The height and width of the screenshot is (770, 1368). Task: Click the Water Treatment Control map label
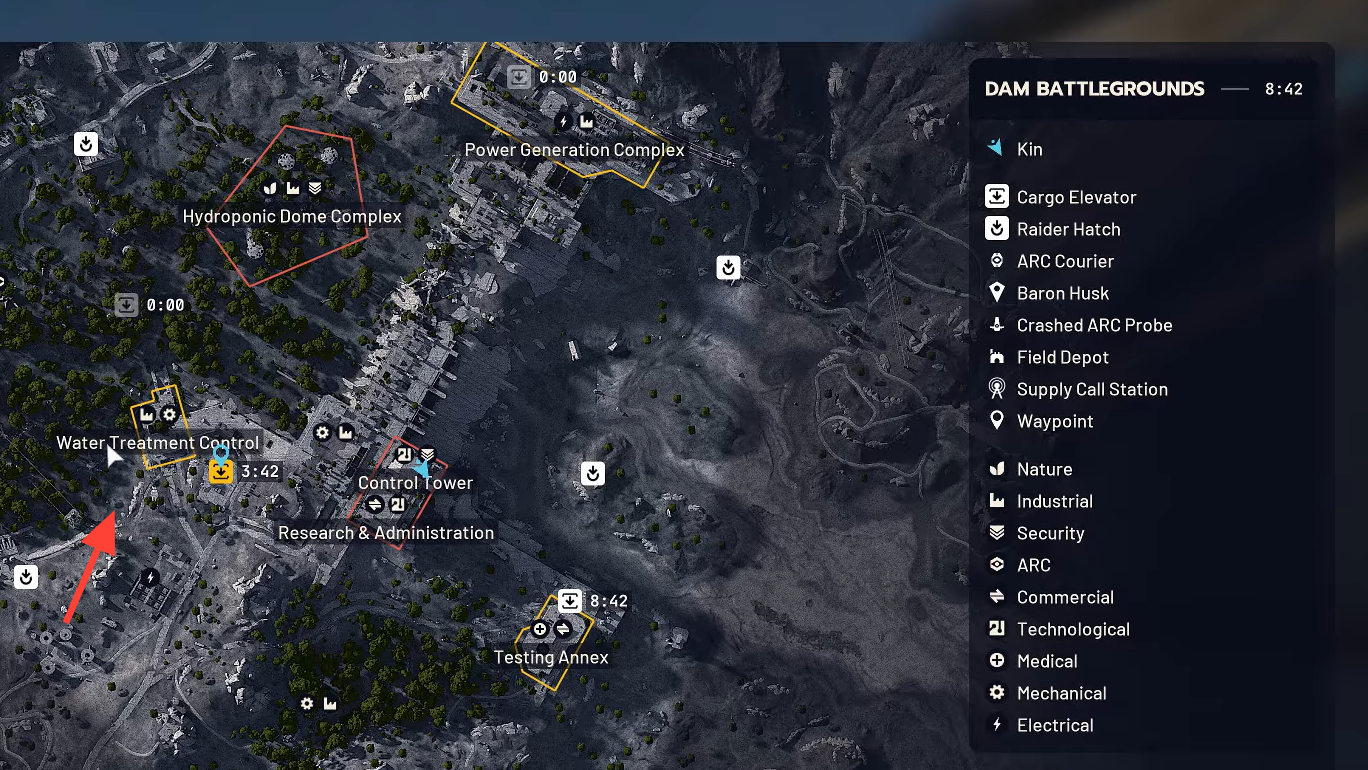(158, 443)
